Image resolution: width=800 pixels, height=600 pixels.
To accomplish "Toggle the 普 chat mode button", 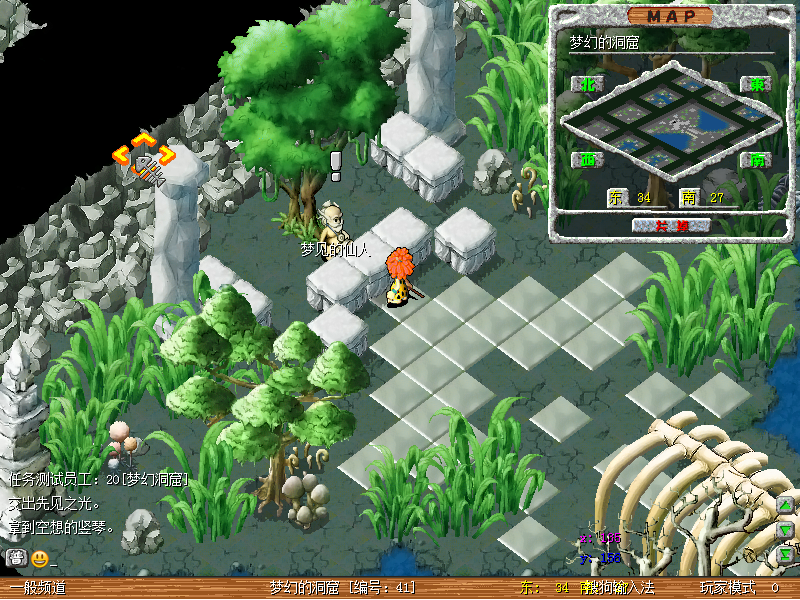I will point(17,558).
